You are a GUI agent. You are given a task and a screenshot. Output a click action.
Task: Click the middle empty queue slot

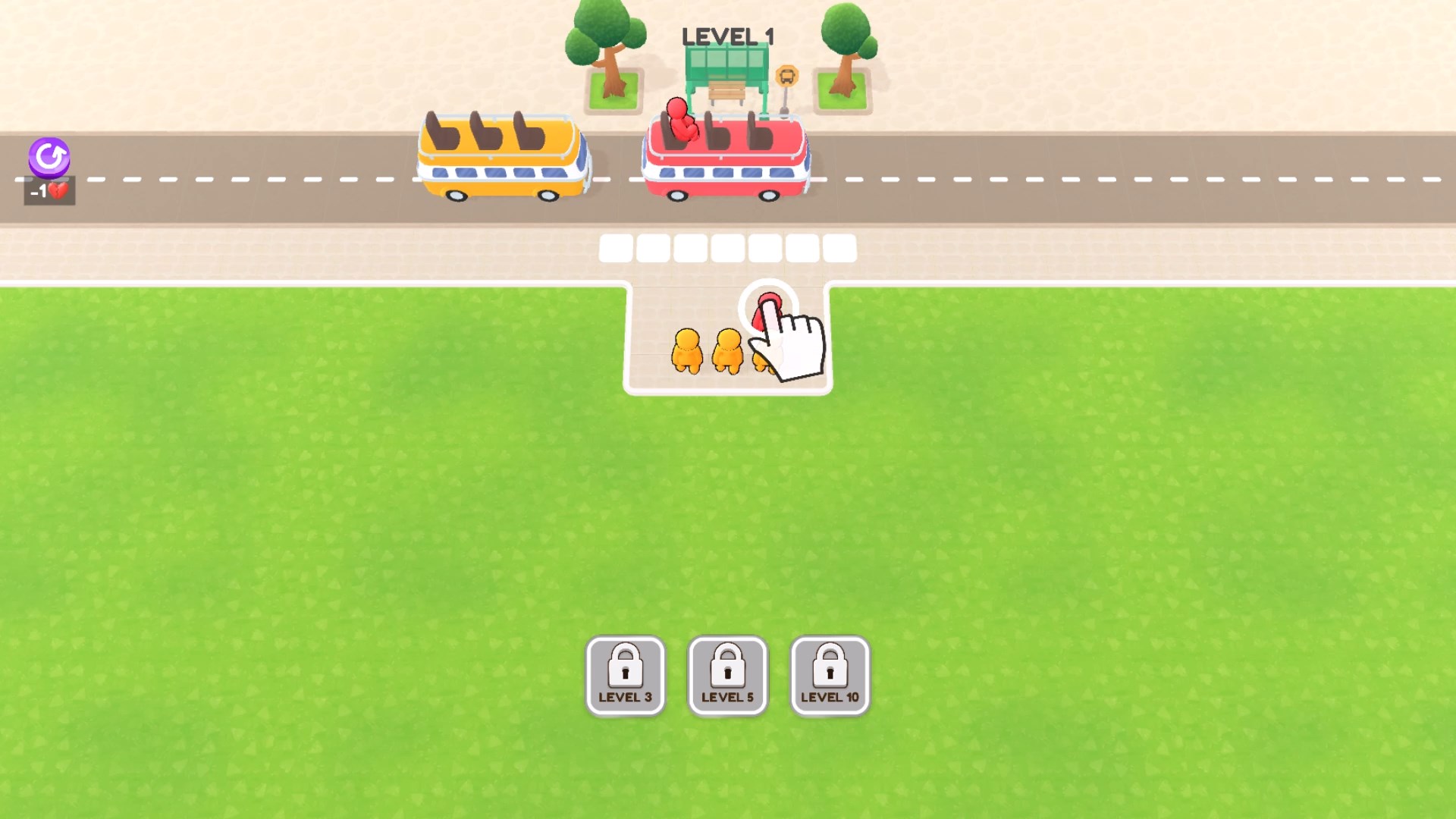coord(729,248)
